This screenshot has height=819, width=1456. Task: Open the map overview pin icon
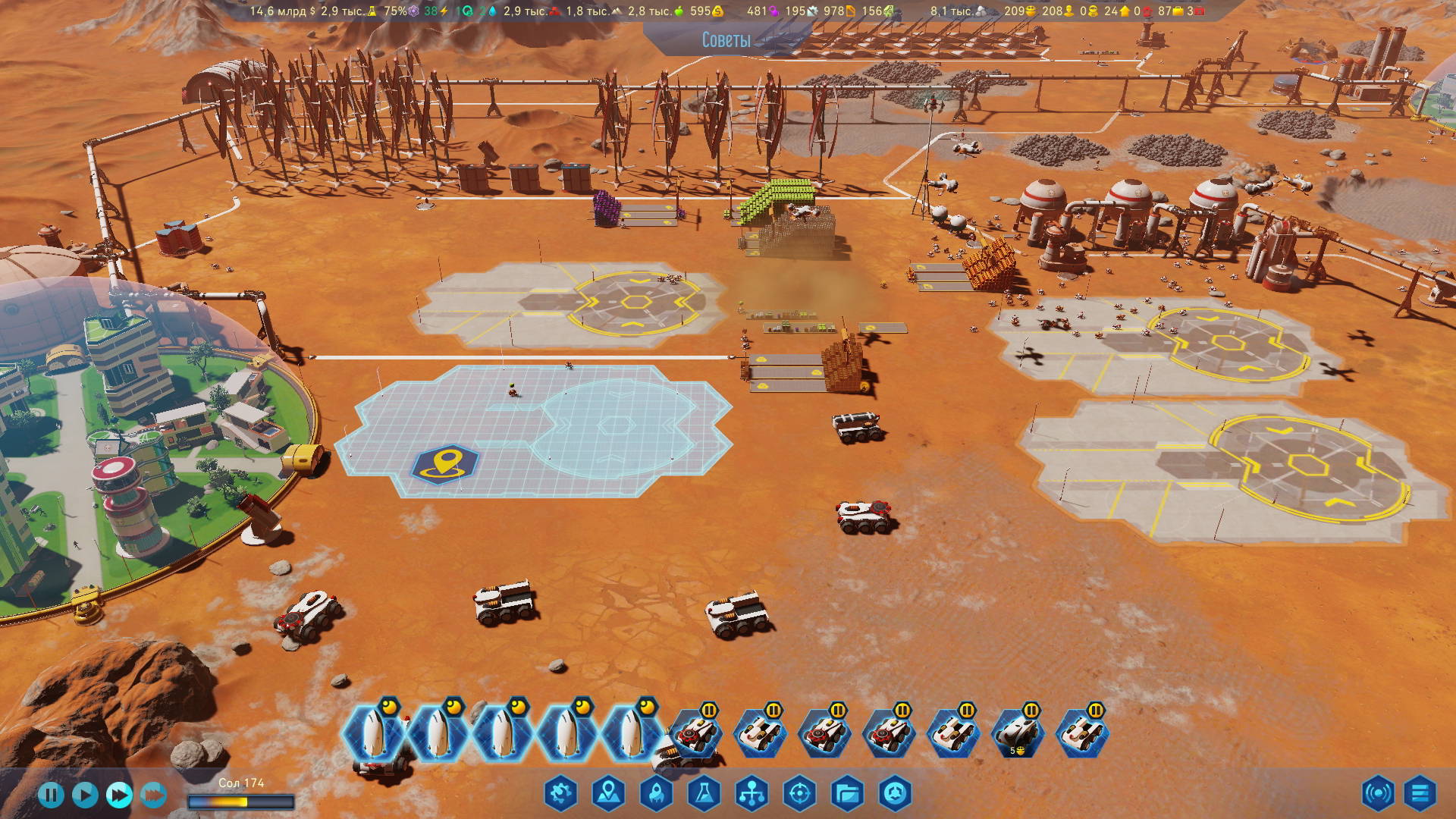(x=608, y=793)
